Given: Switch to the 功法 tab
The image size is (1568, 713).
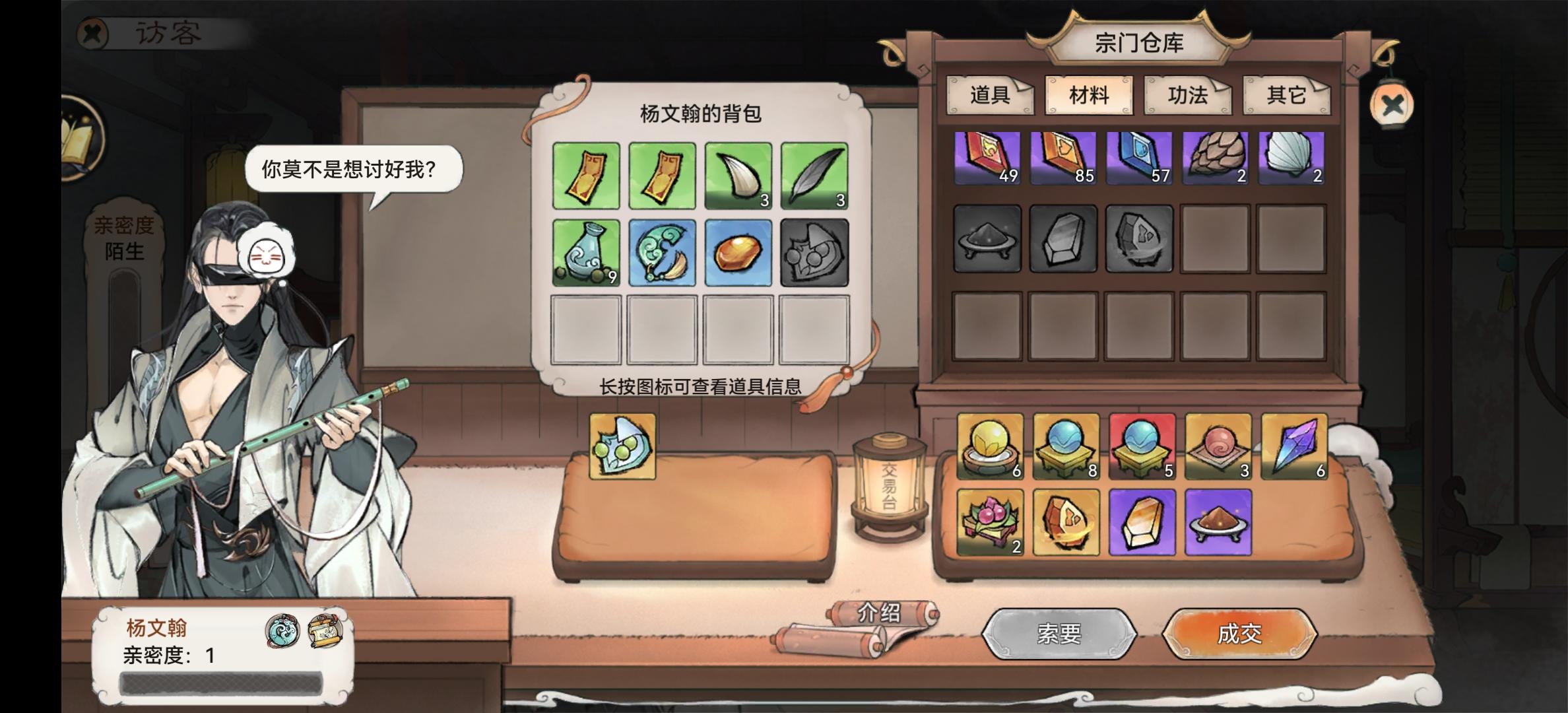Looking at the screenshot, I should pyautogui.click(x=1188, y=96).
